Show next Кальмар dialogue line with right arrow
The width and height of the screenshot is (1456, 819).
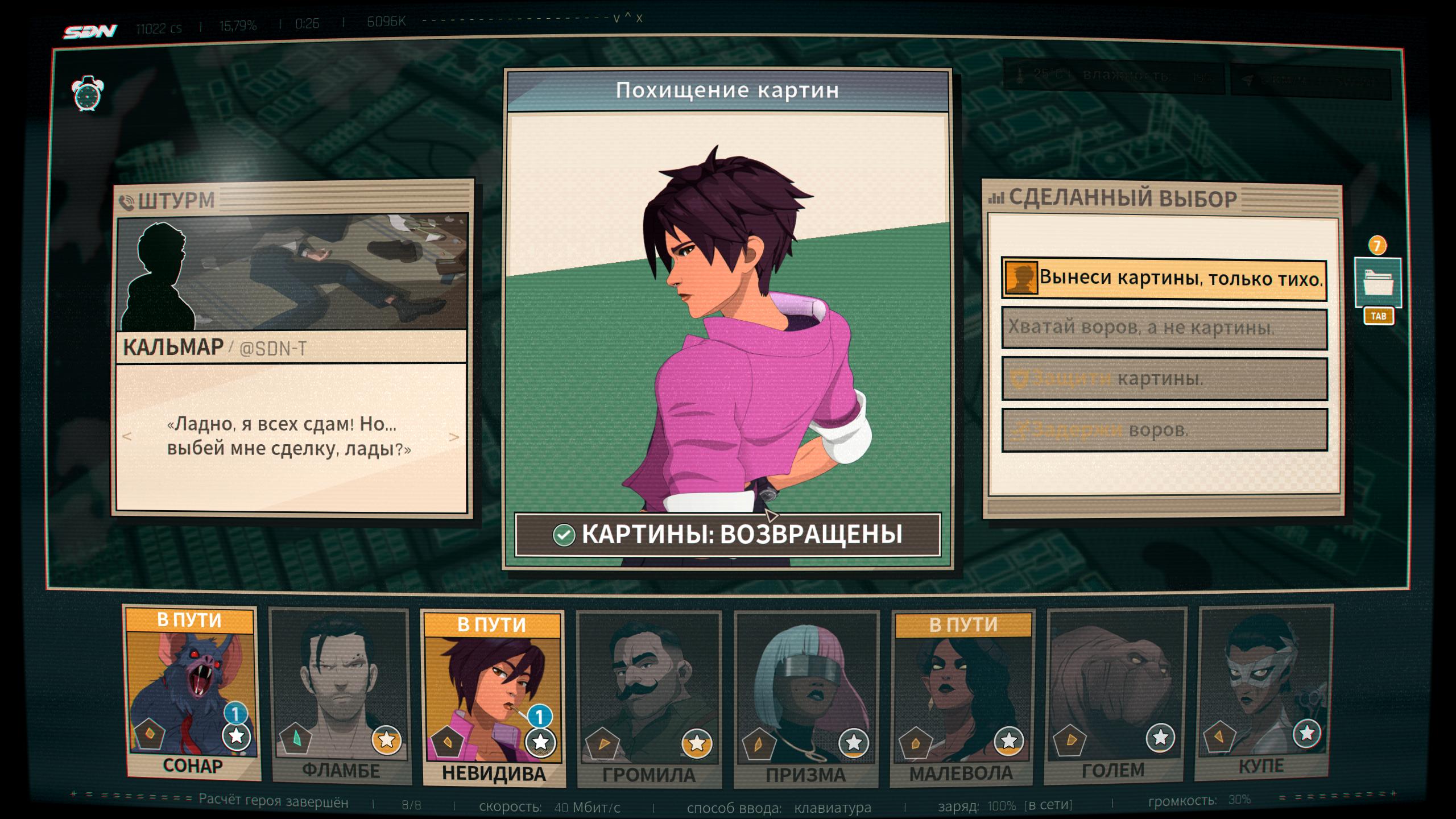454,437
